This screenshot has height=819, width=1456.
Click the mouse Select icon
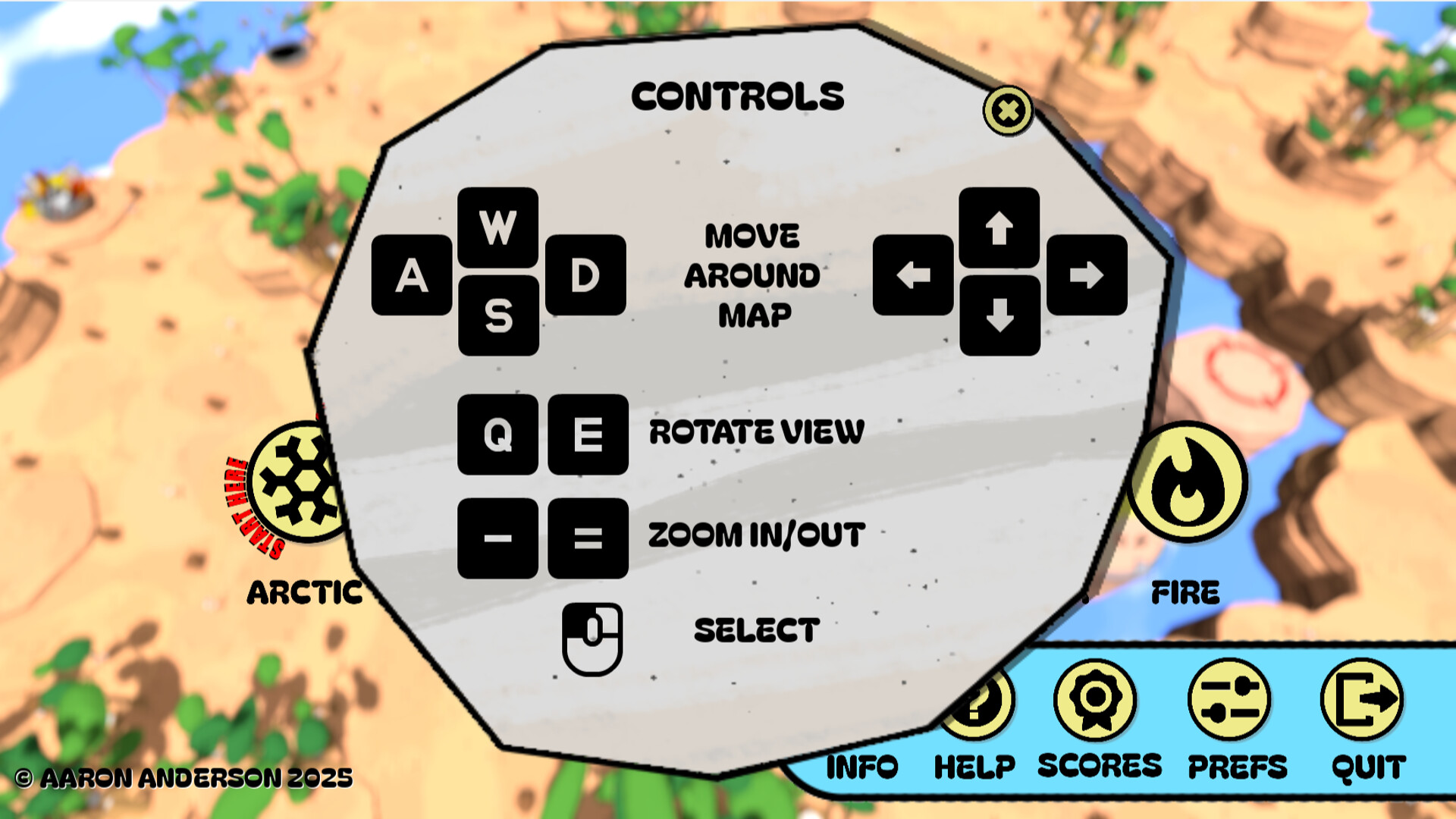(593, 637)
